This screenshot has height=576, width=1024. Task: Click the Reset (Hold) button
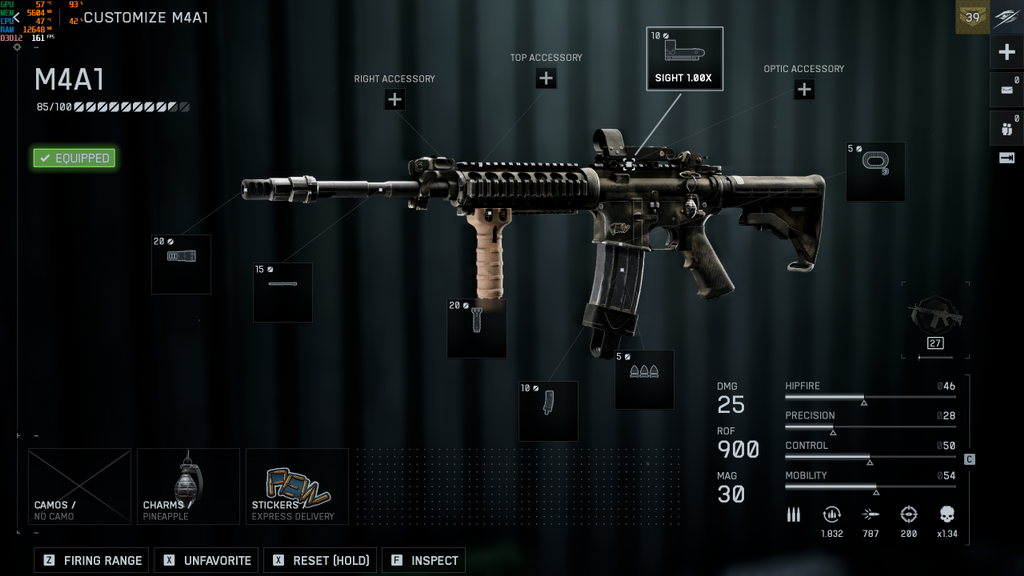coord(321,560)
